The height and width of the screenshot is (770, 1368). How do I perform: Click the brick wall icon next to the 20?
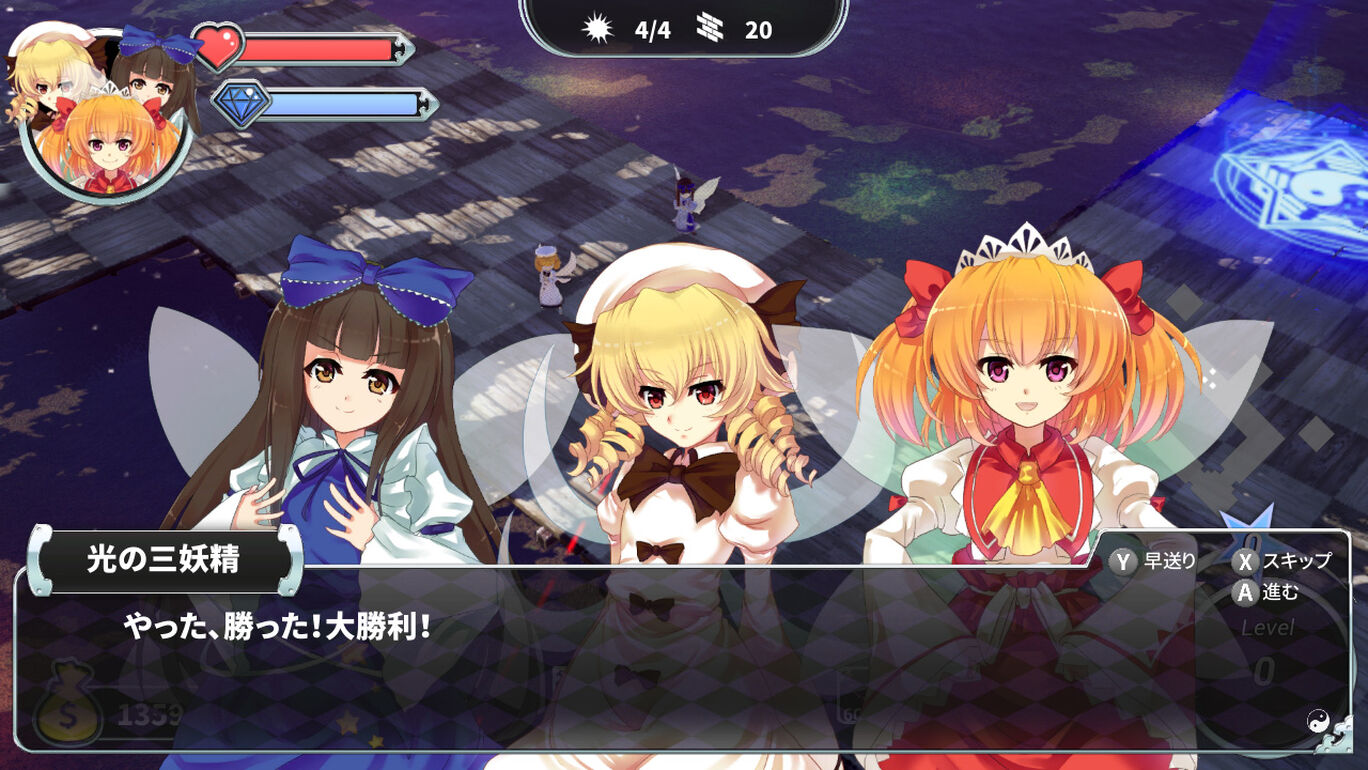[x=711, y=29]
